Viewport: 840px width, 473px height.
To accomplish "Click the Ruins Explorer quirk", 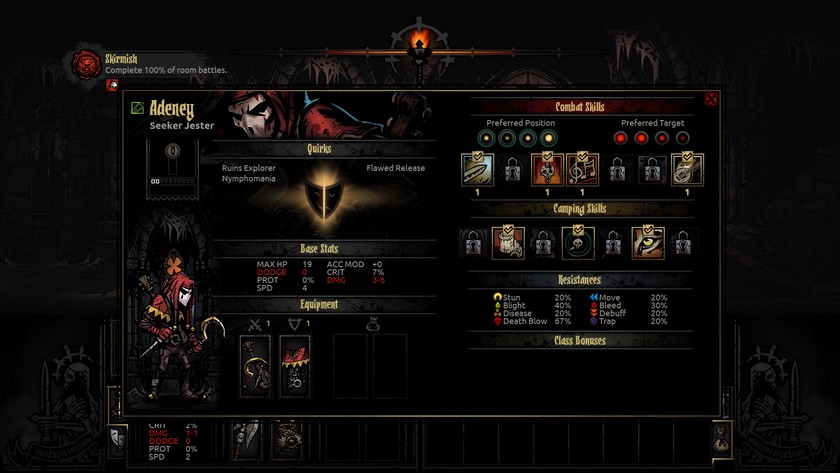I will point(249,168).
